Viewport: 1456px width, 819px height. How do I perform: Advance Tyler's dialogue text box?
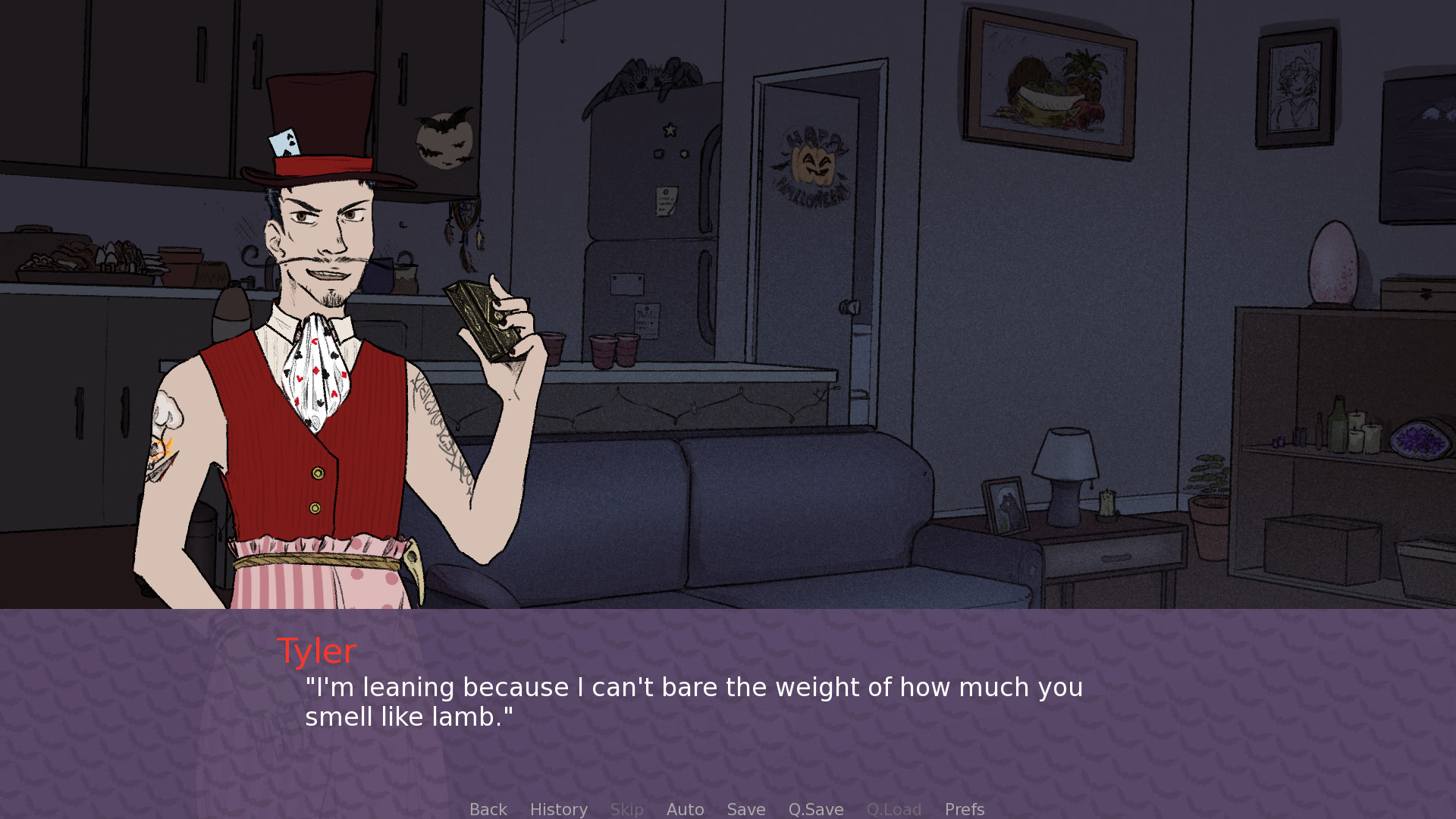coord(693,702)
